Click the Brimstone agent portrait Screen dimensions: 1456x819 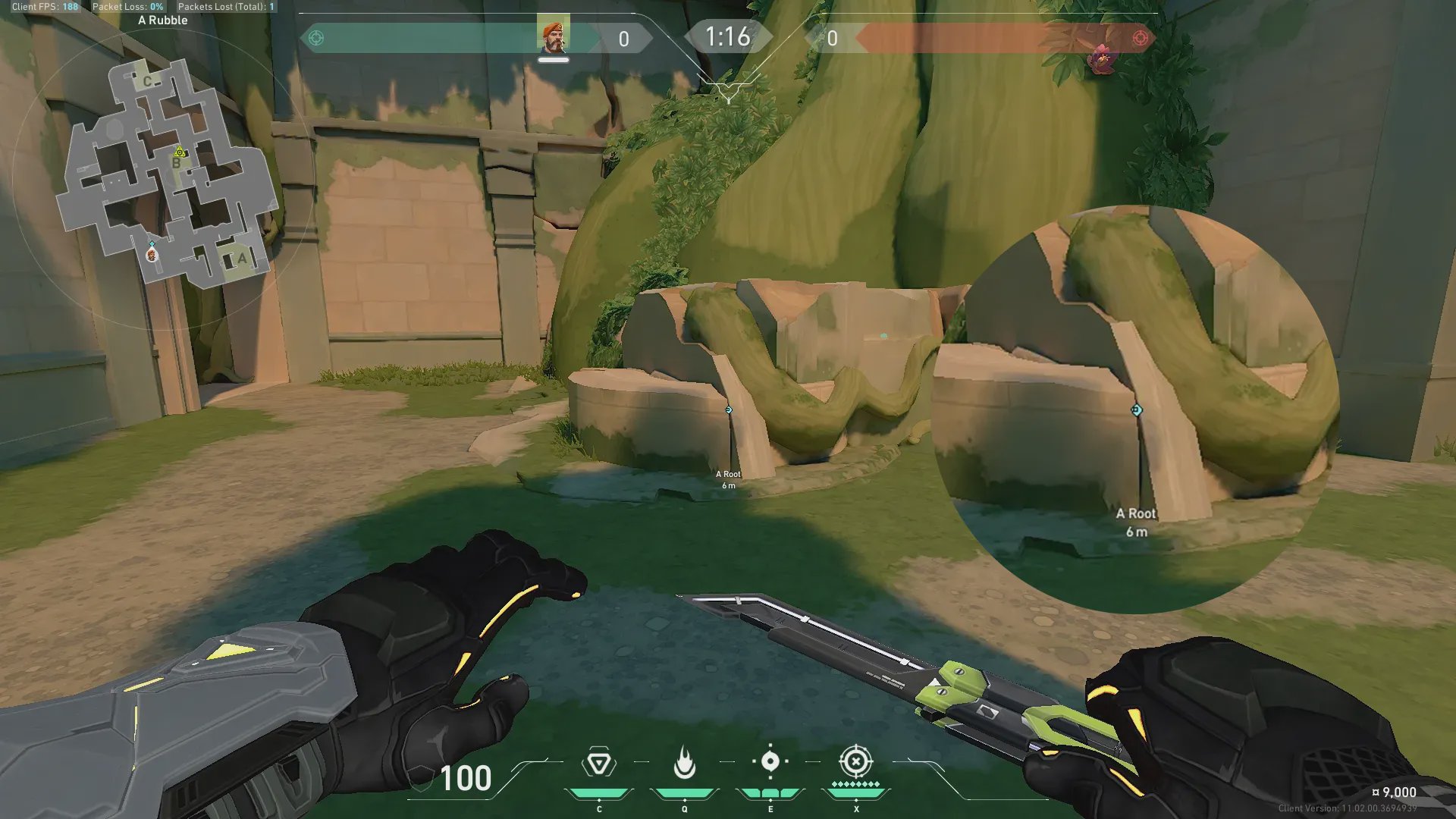pos(553,36)
